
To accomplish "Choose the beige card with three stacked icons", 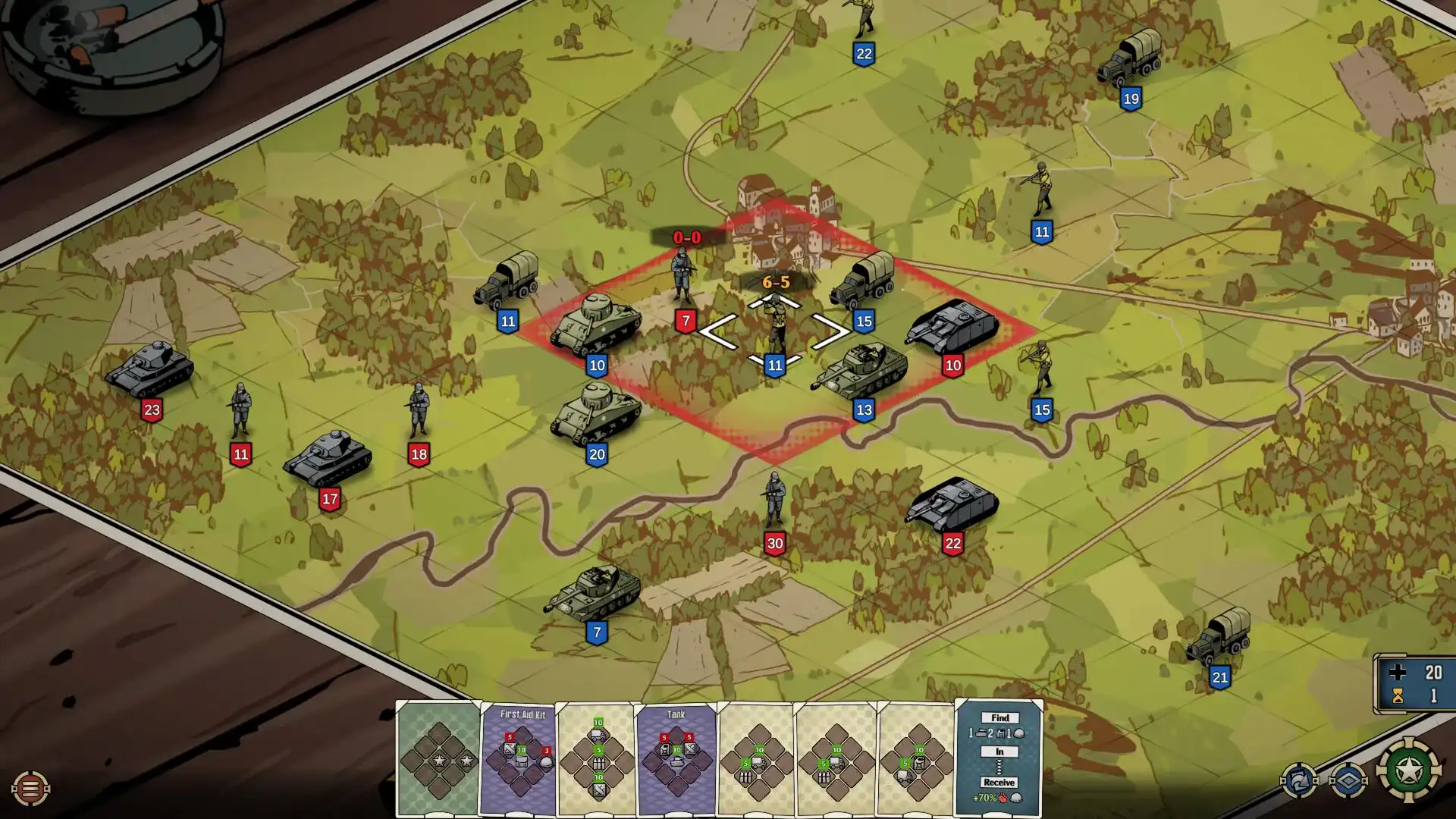I will coord(598,758).
